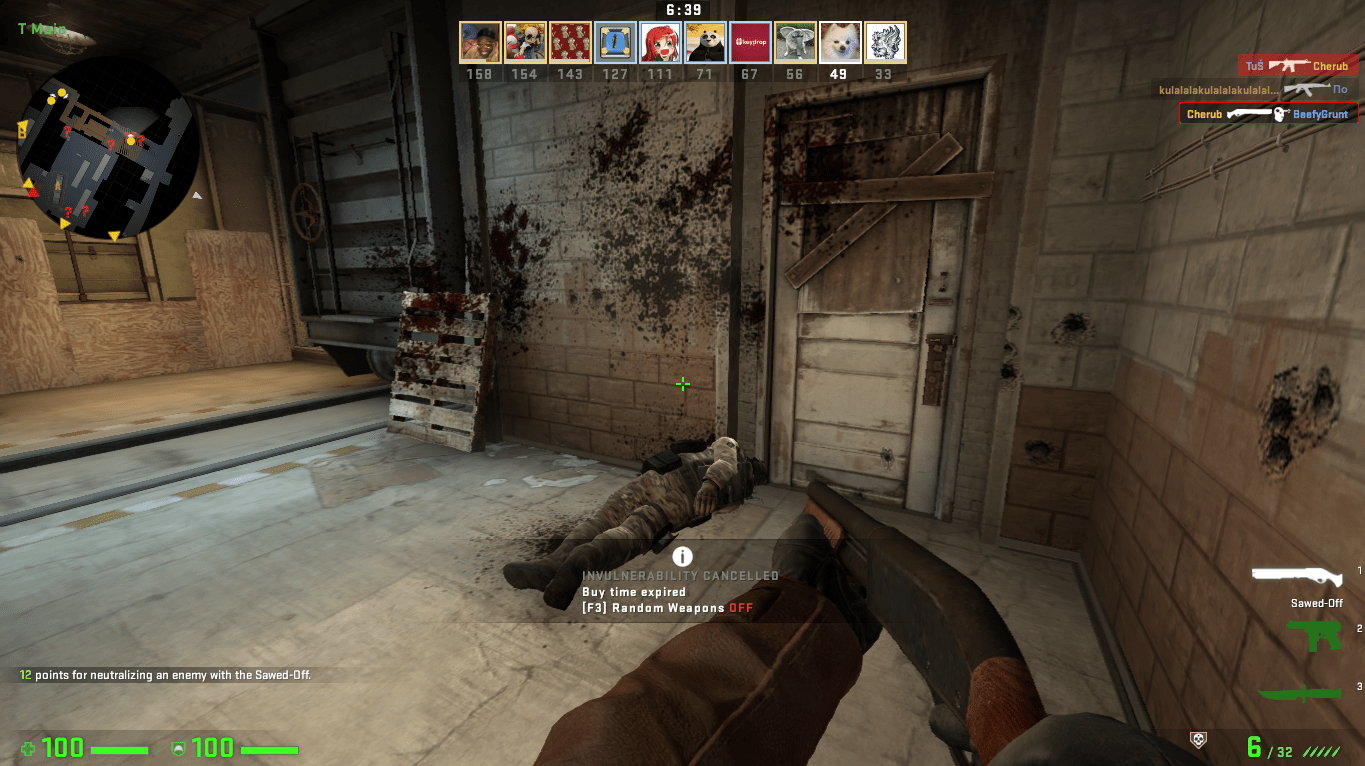The height and width of the screenshot is (766, 1365).
Task: Click the elephant player avatar
Action: [x=795, y=43]
